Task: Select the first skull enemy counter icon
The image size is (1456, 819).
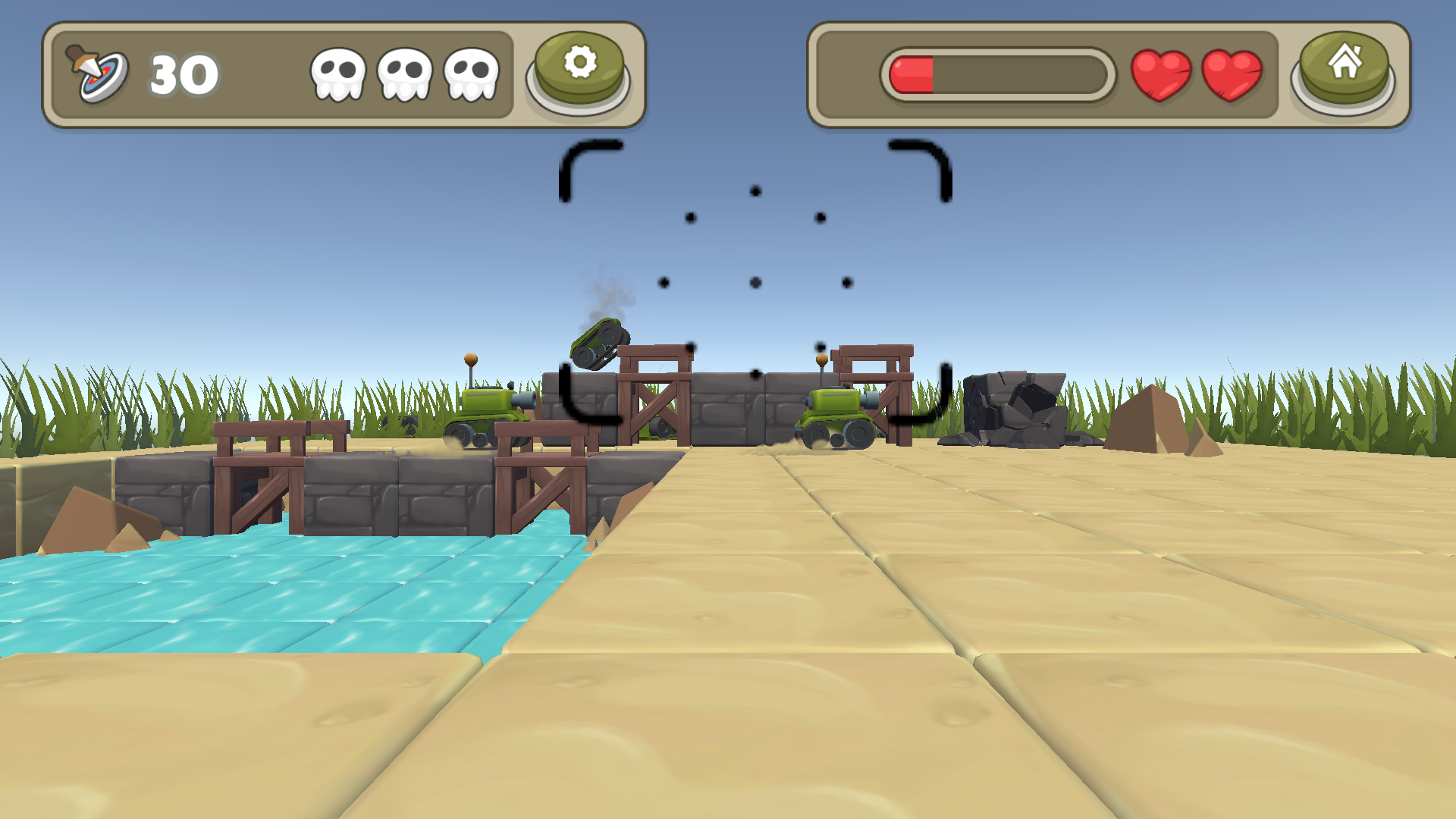Action: [x=338, y=74]
